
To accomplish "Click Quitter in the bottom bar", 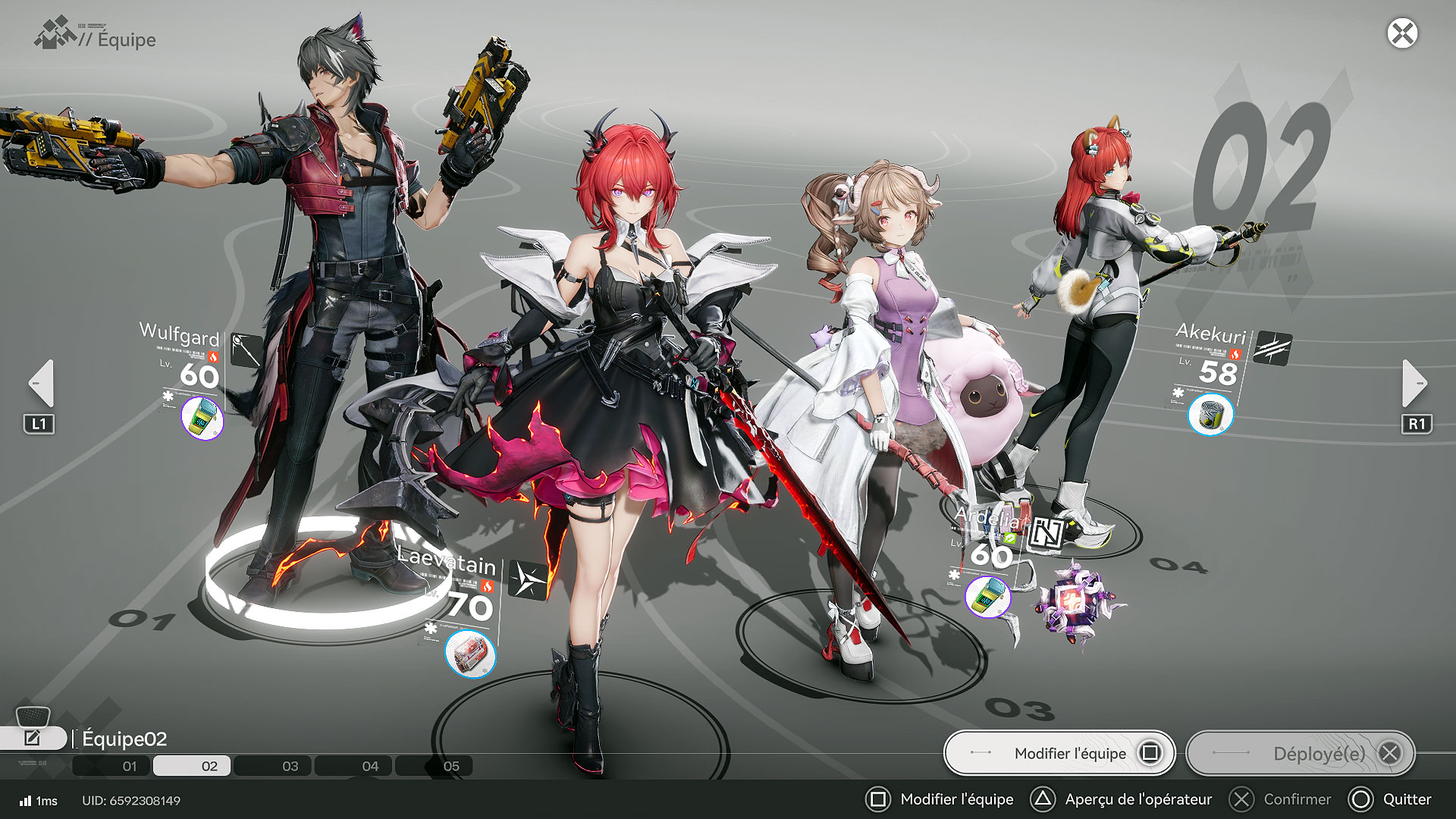I will [1392, 799].
